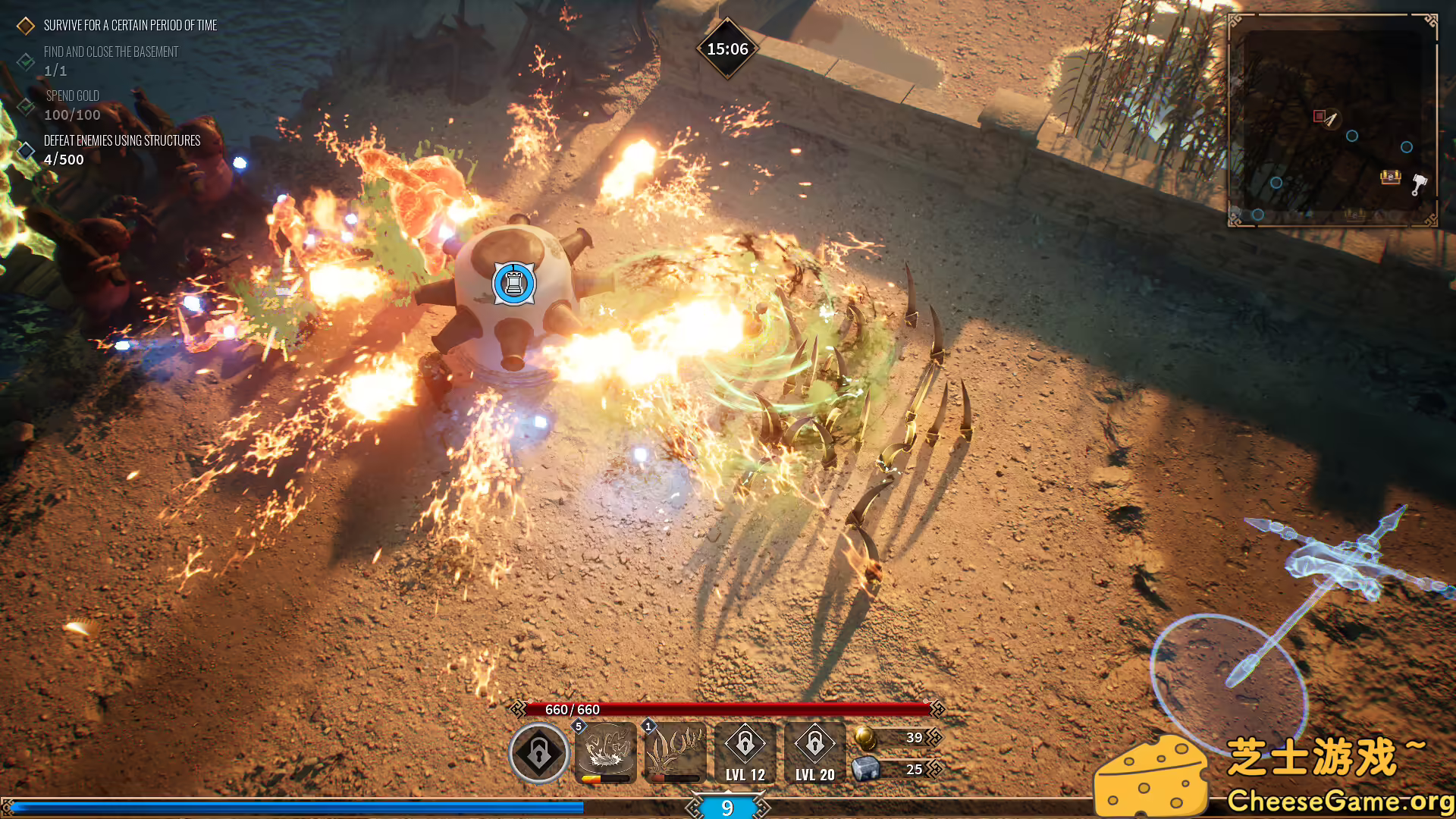Activate the ground-burst ability with the 5 badge
This screenshot has height=819, width=1456.
coord(606,752)
